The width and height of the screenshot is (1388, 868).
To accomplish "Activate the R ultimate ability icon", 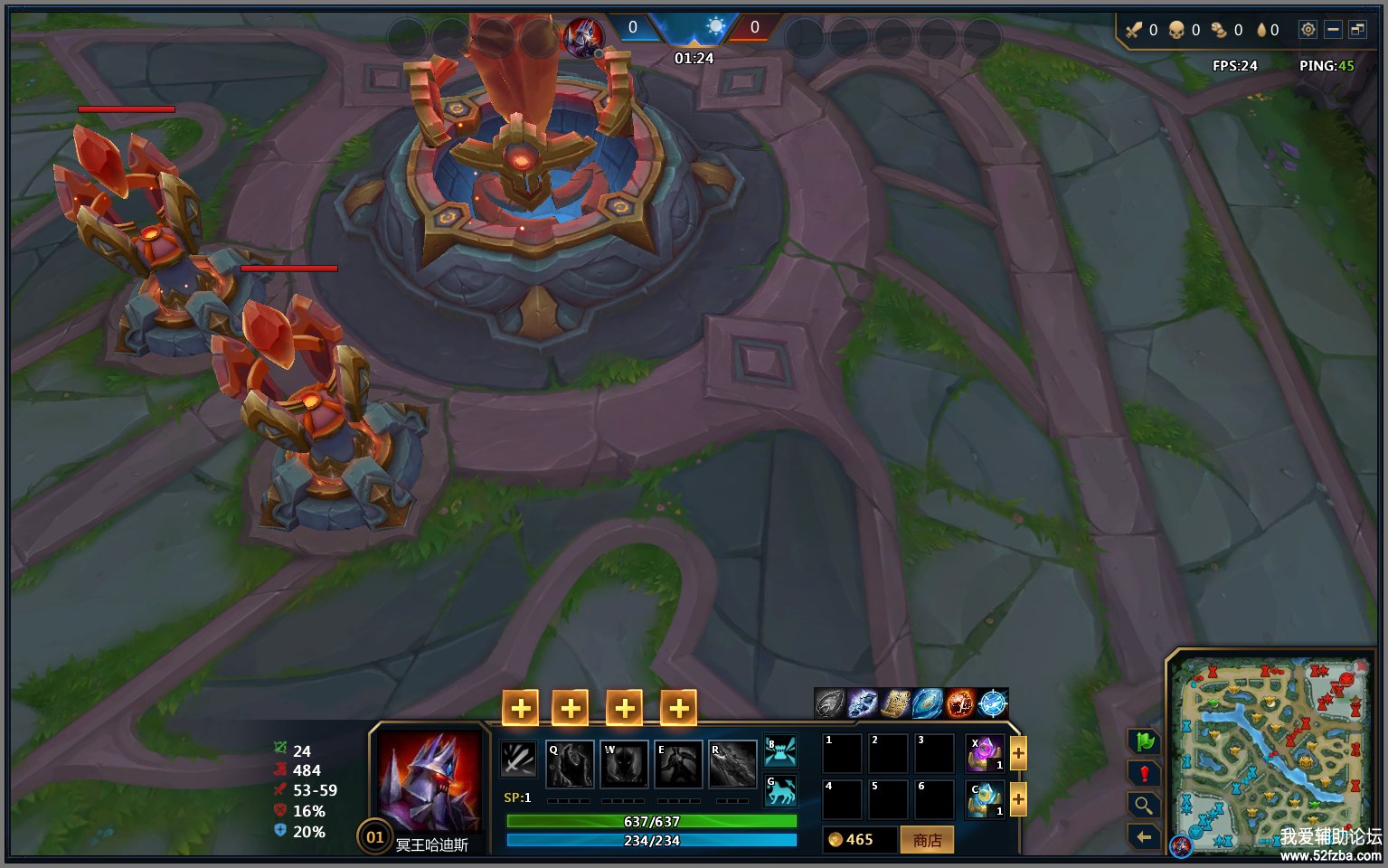I will (x=732, y=765).
